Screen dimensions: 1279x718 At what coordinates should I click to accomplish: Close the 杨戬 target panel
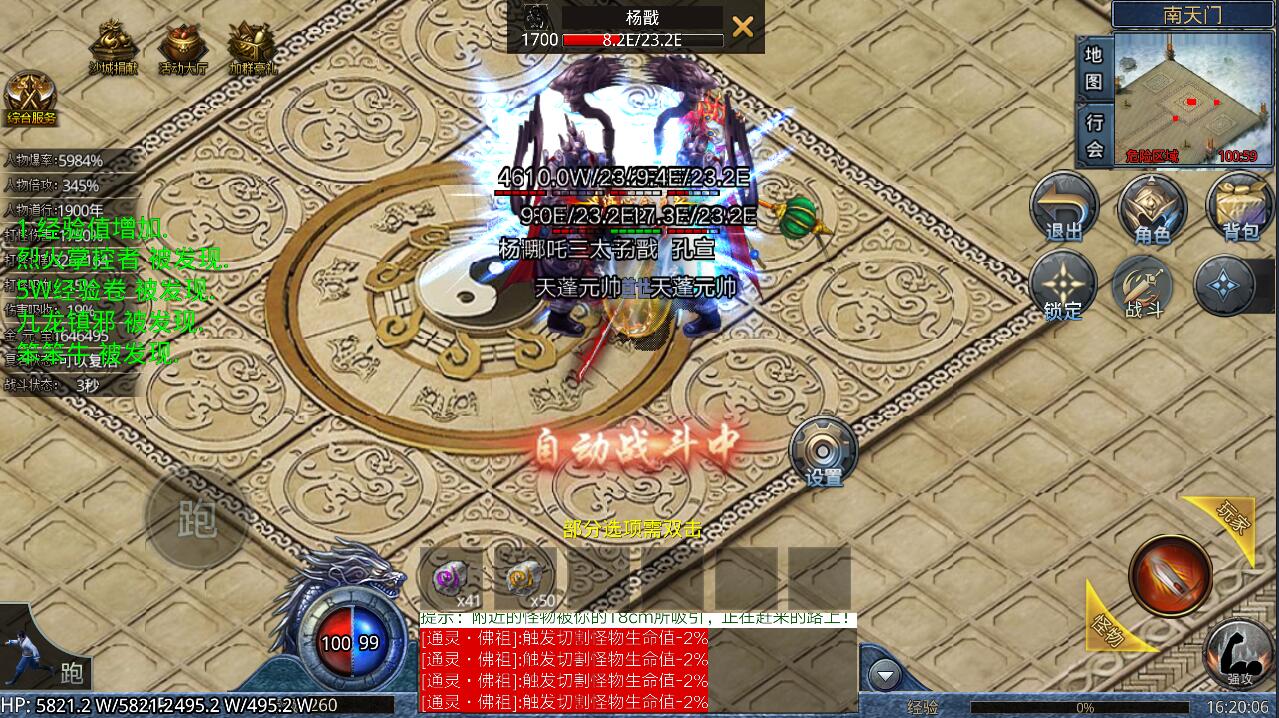[x=742, y=27]
